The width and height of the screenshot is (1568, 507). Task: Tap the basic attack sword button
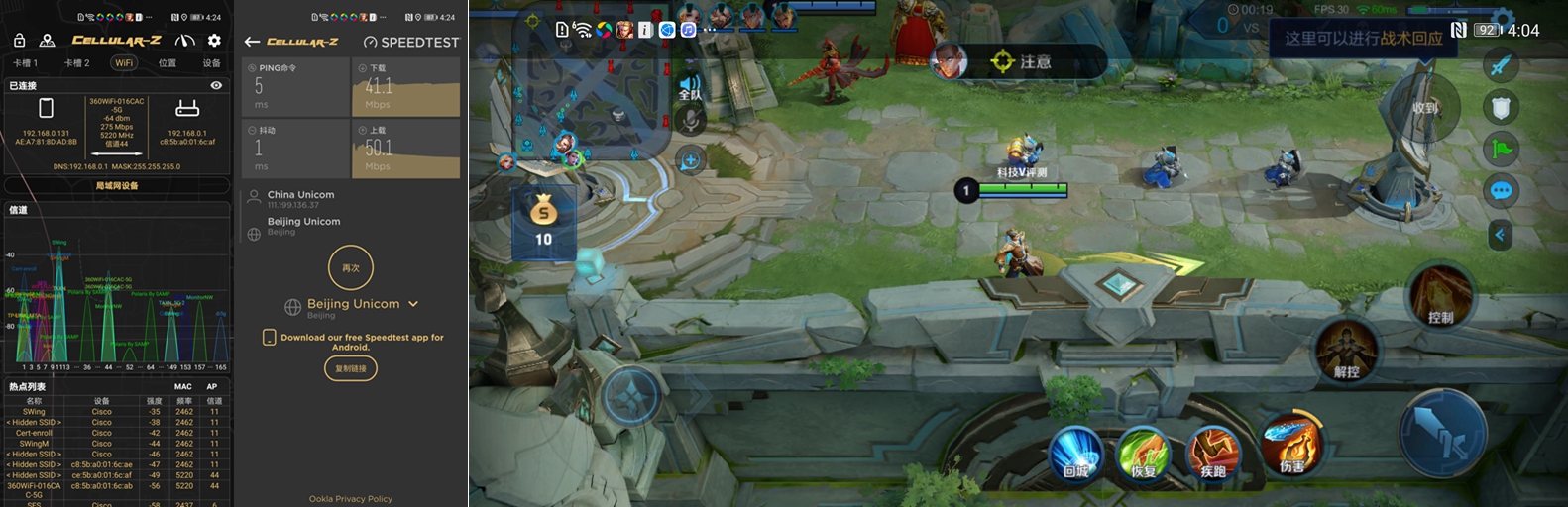pyautogui.click(x=1442, y=432)
